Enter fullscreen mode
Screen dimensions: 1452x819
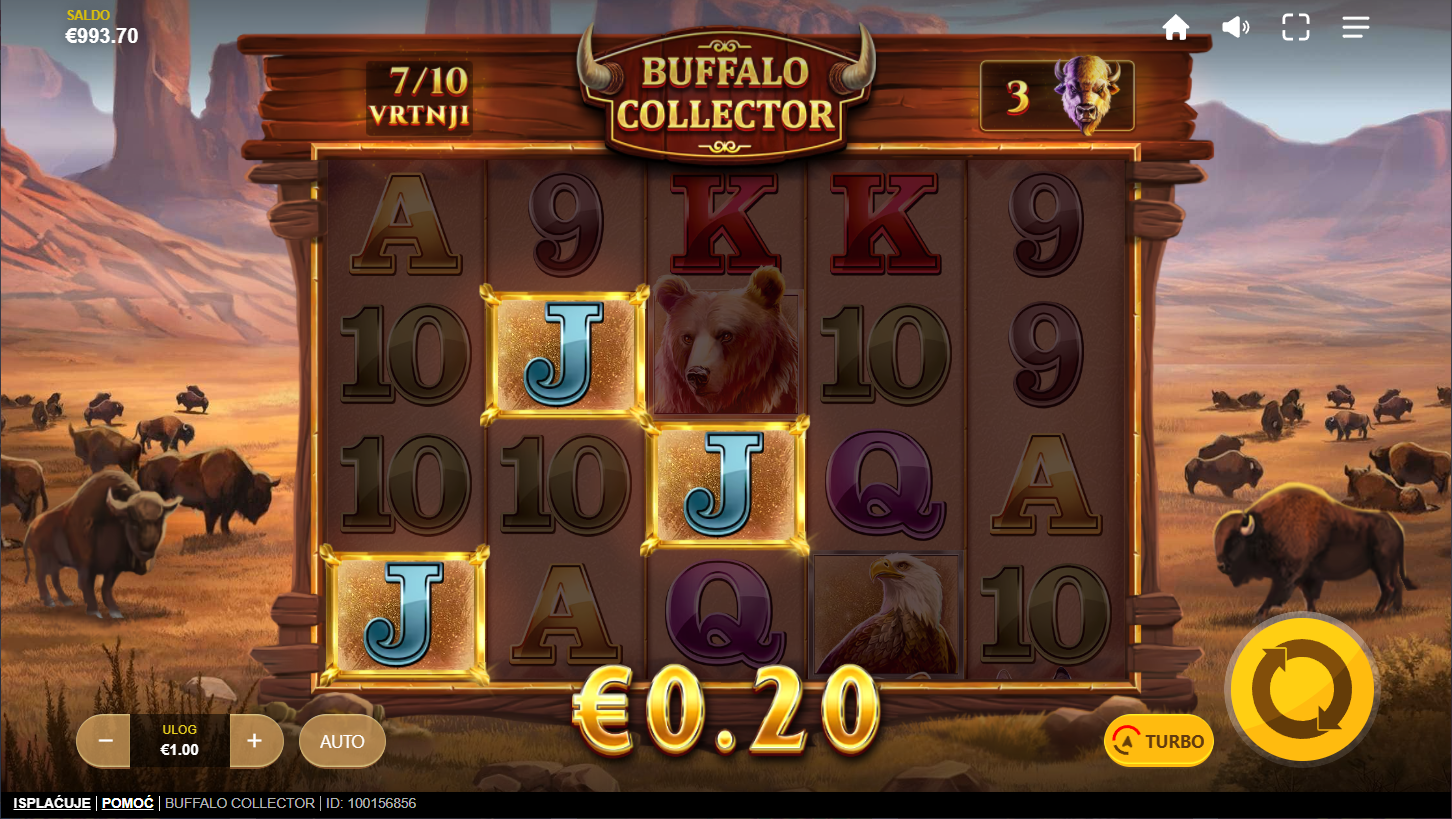click(x=1296, y=28)
